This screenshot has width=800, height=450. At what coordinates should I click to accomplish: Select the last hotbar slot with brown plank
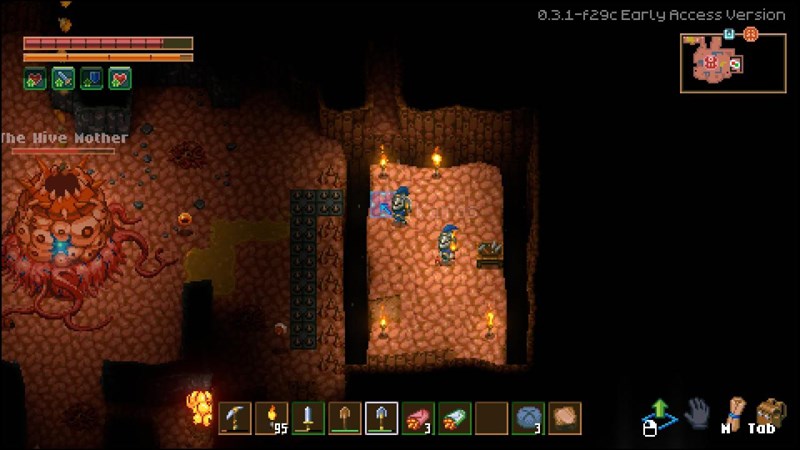(x=564, y=418)
